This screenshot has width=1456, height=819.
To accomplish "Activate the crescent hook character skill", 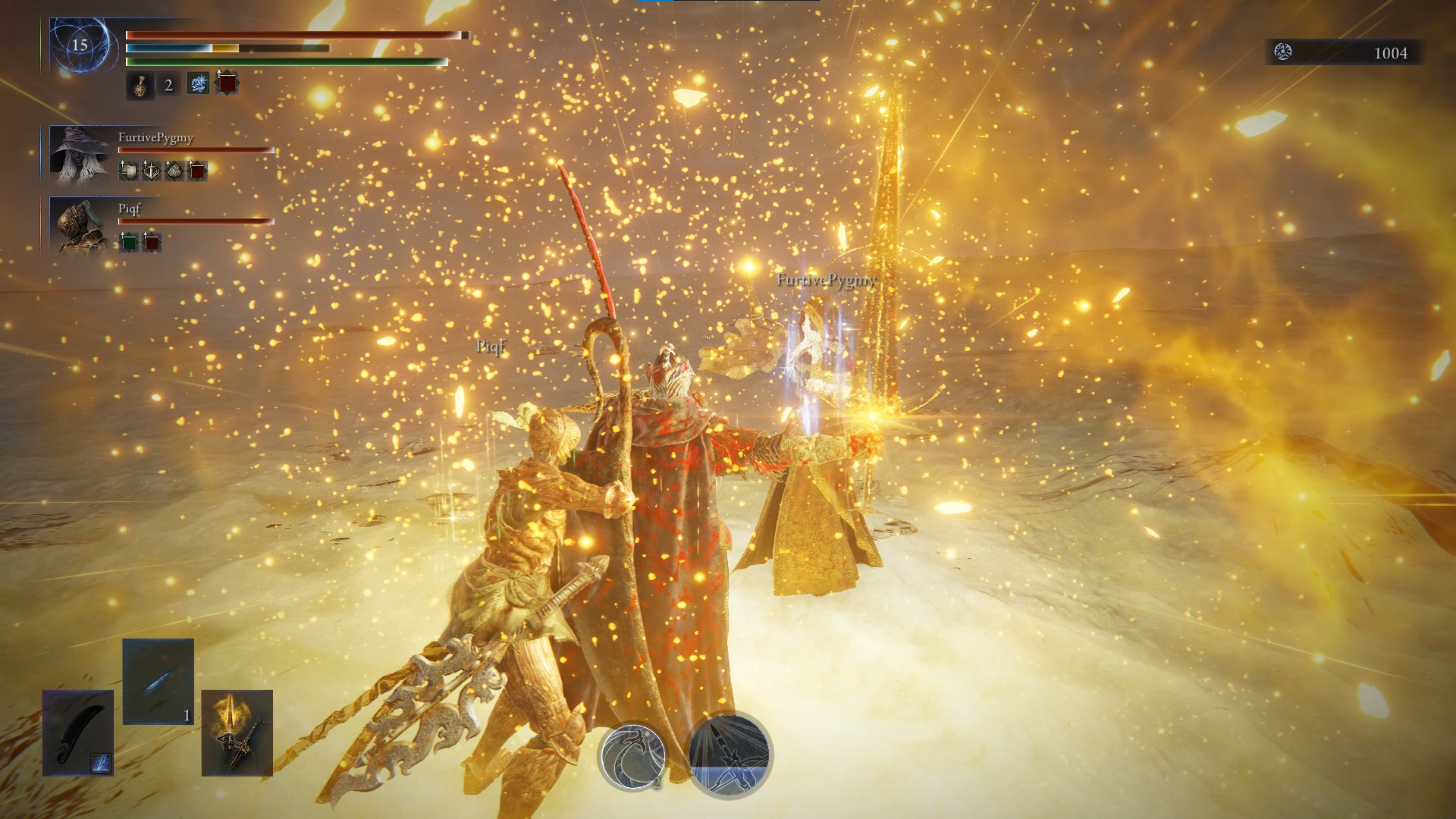I will coord(632,755).
